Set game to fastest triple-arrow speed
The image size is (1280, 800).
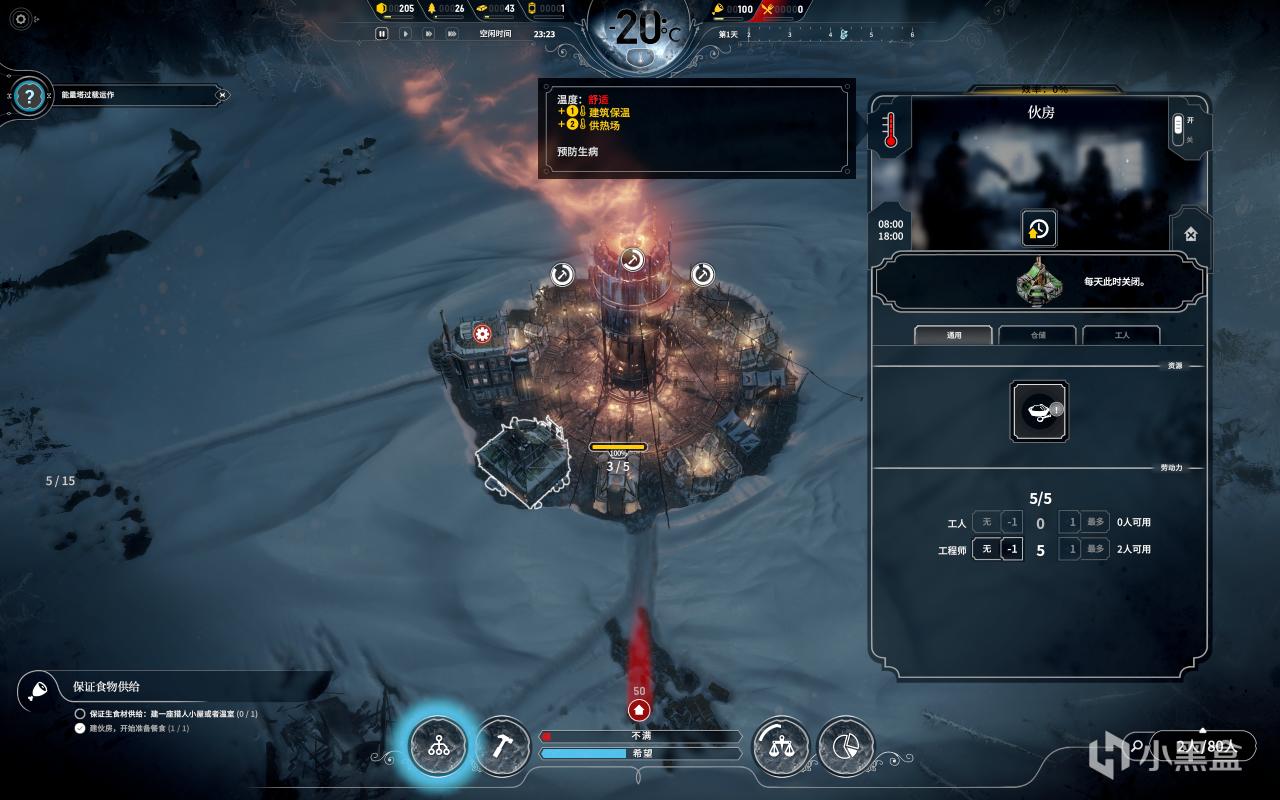tap(453, 33)
